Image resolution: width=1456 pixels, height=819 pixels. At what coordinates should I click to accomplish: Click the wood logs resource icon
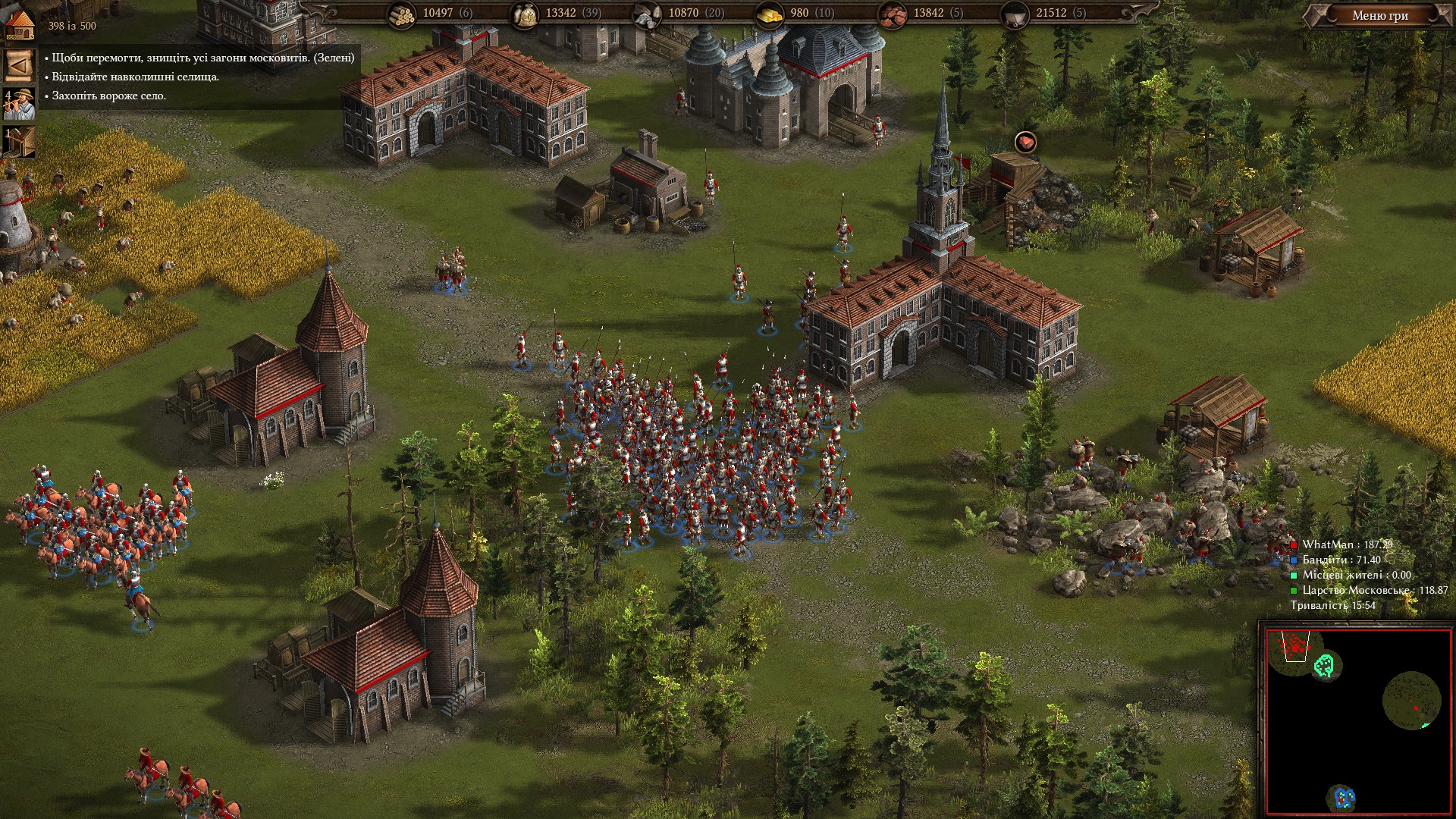[x=401, y=14]
